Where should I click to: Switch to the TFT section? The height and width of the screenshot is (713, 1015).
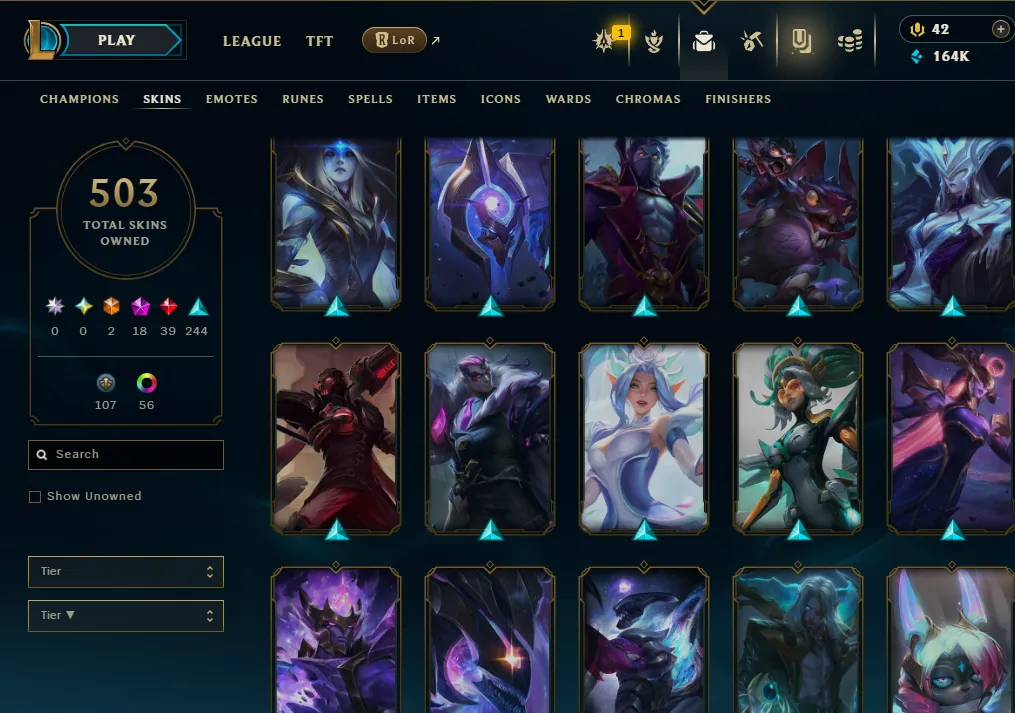320,41
